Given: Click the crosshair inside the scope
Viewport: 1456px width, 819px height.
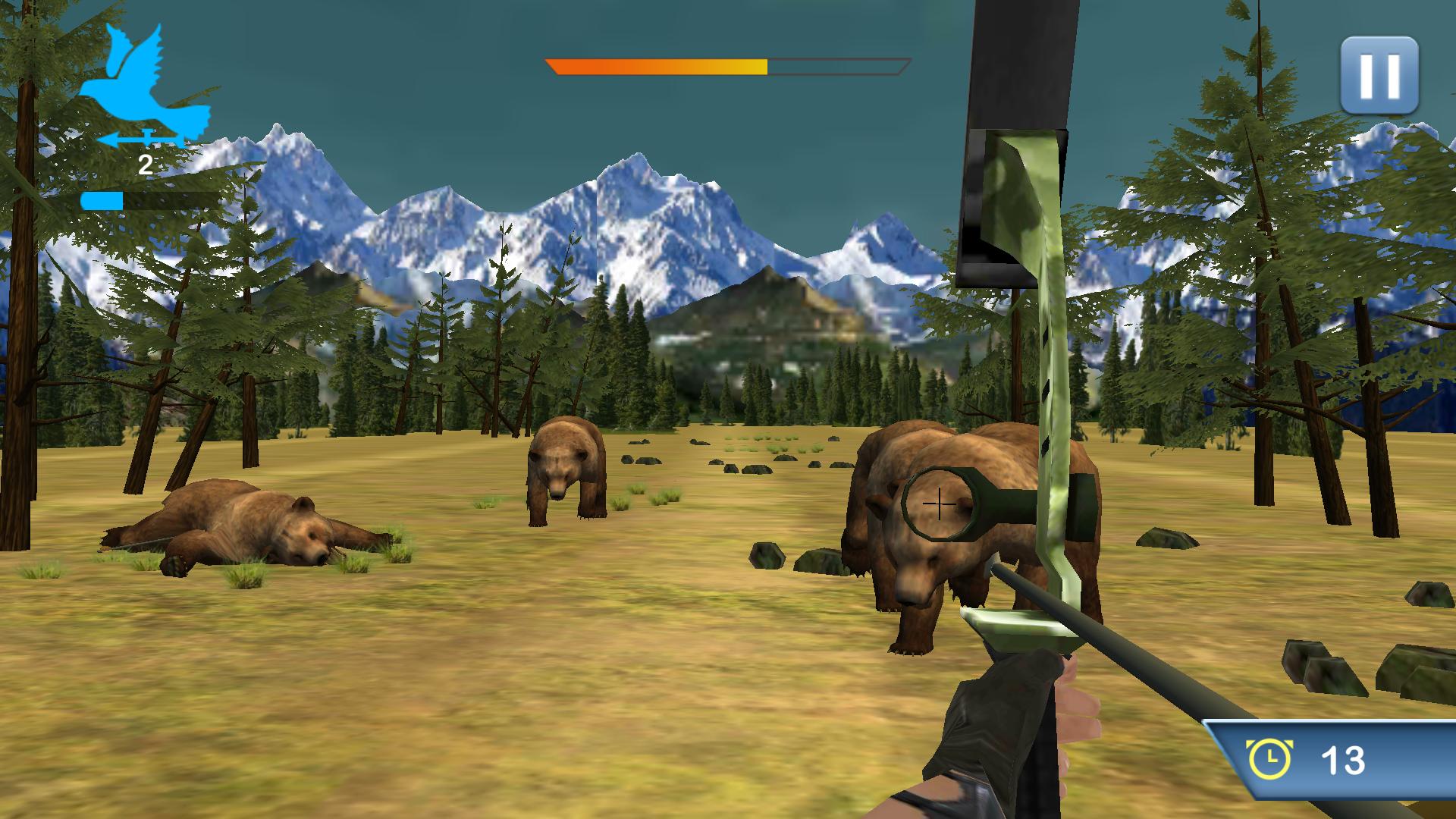Looking at the screenshot, I should (x=938, y=502).
